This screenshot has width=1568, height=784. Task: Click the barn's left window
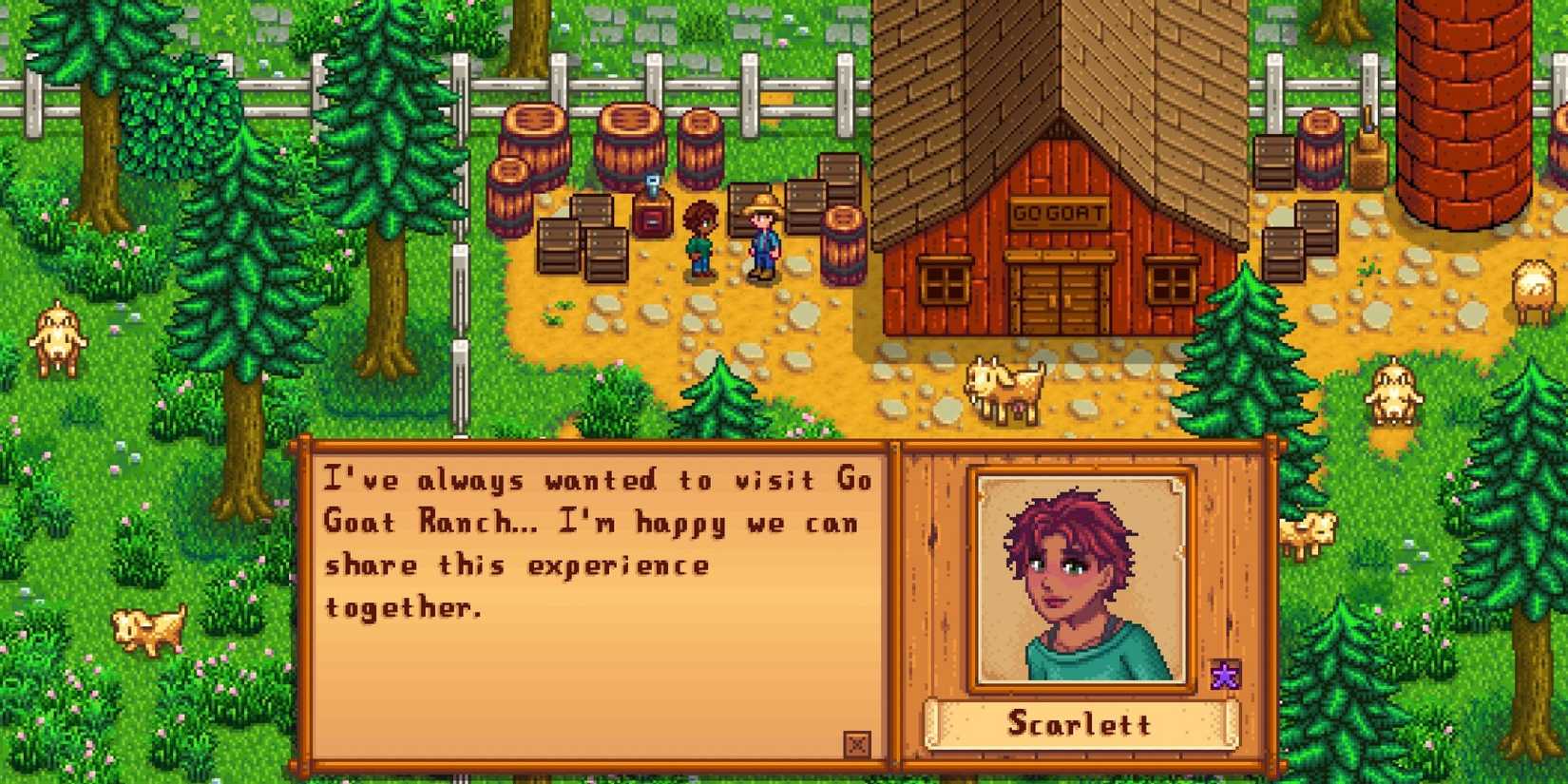click(x=946, y=280)
